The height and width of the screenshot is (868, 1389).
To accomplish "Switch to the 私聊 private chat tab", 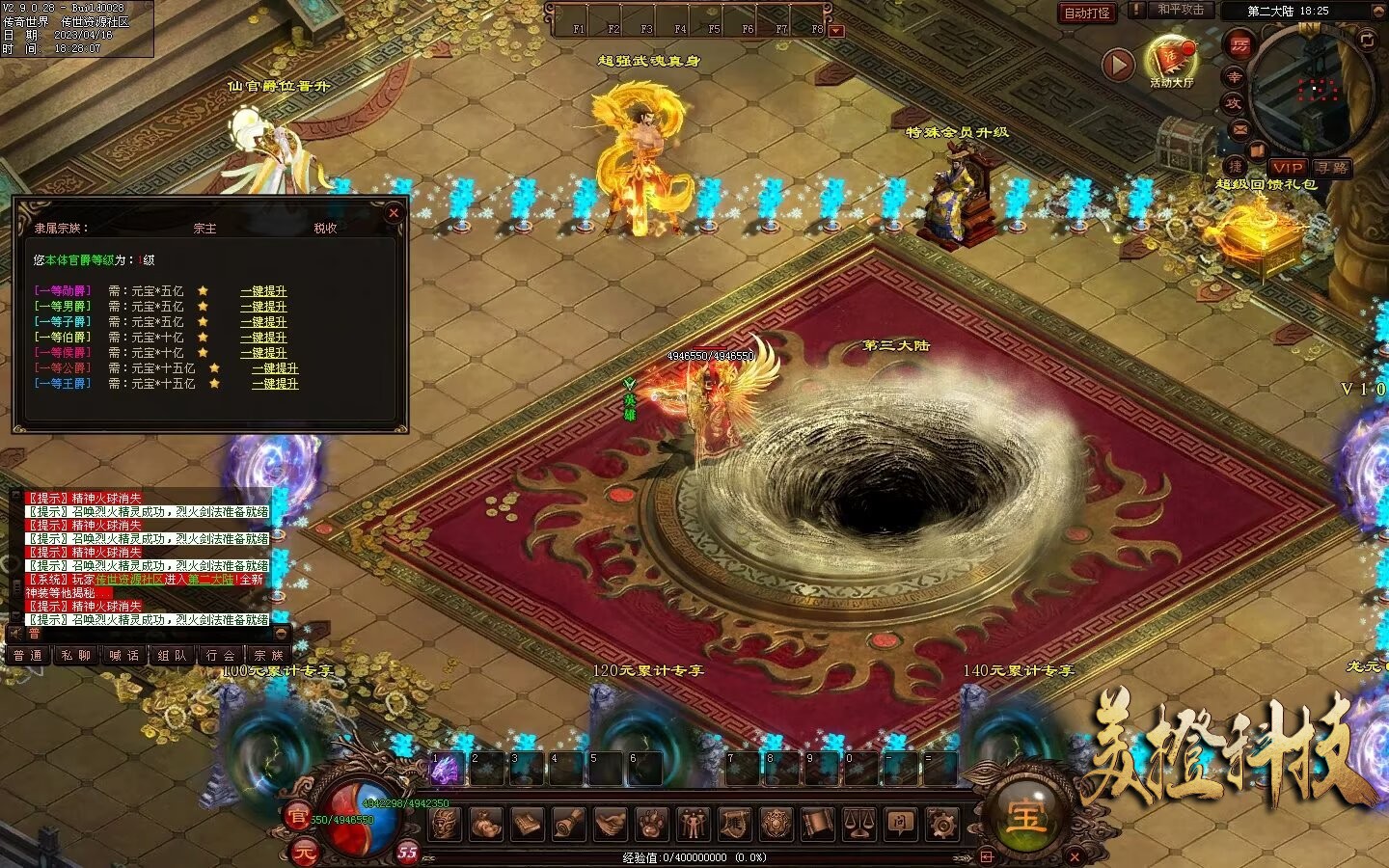I will [76, 656].
